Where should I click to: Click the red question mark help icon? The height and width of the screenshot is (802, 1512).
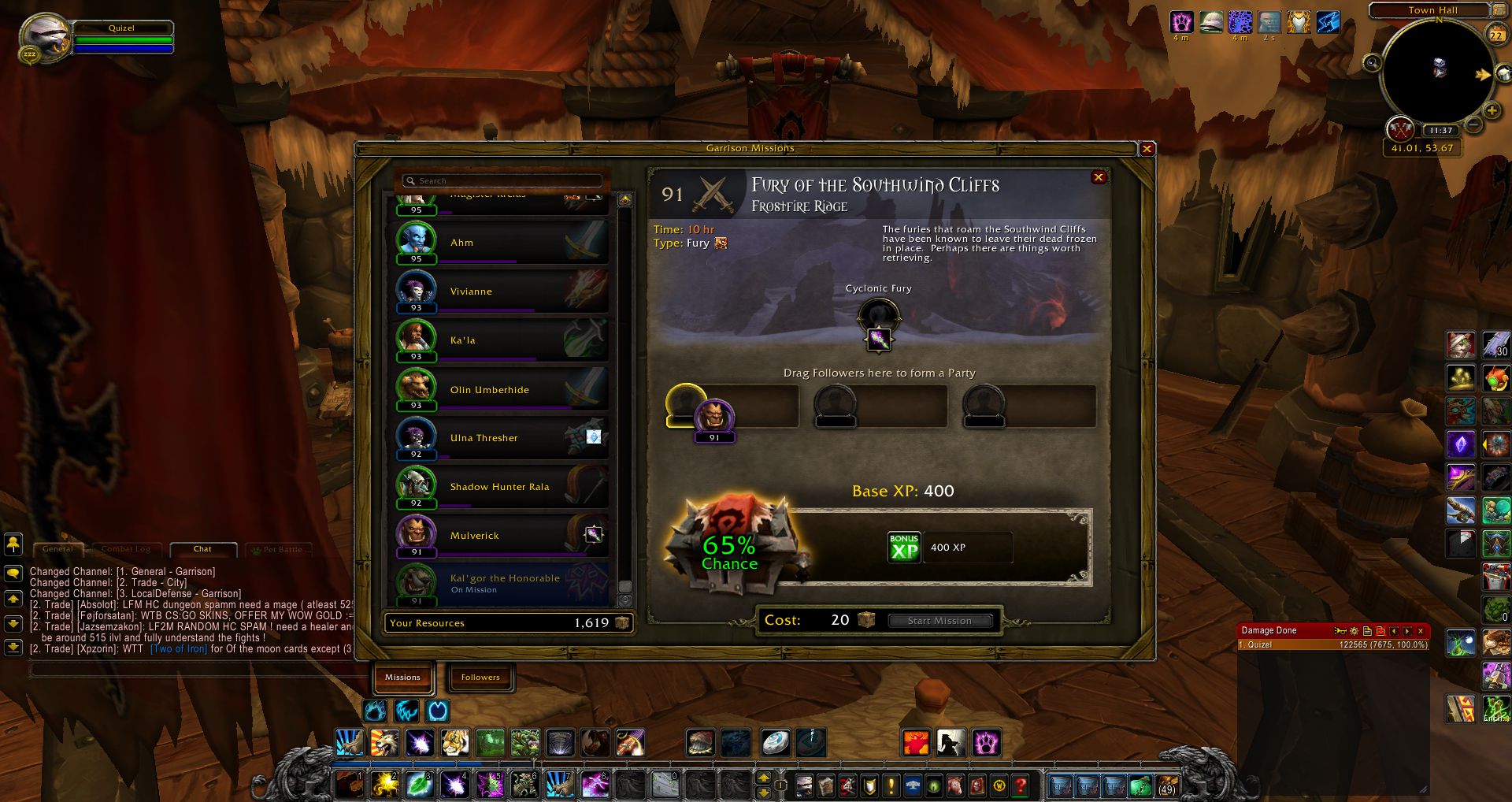pos(1019,785)
